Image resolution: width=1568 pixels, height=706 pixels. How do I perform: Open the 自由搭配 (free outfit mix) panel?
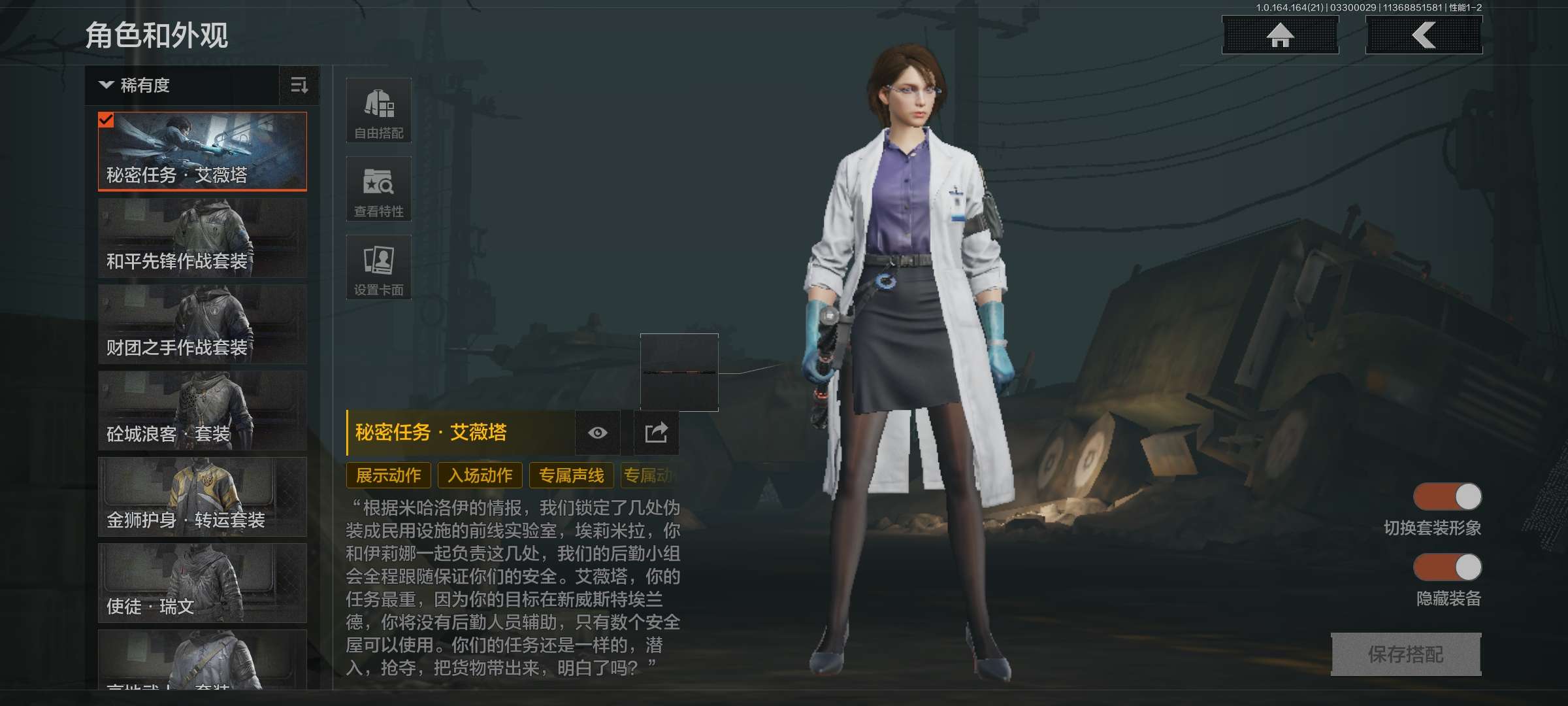378,110
